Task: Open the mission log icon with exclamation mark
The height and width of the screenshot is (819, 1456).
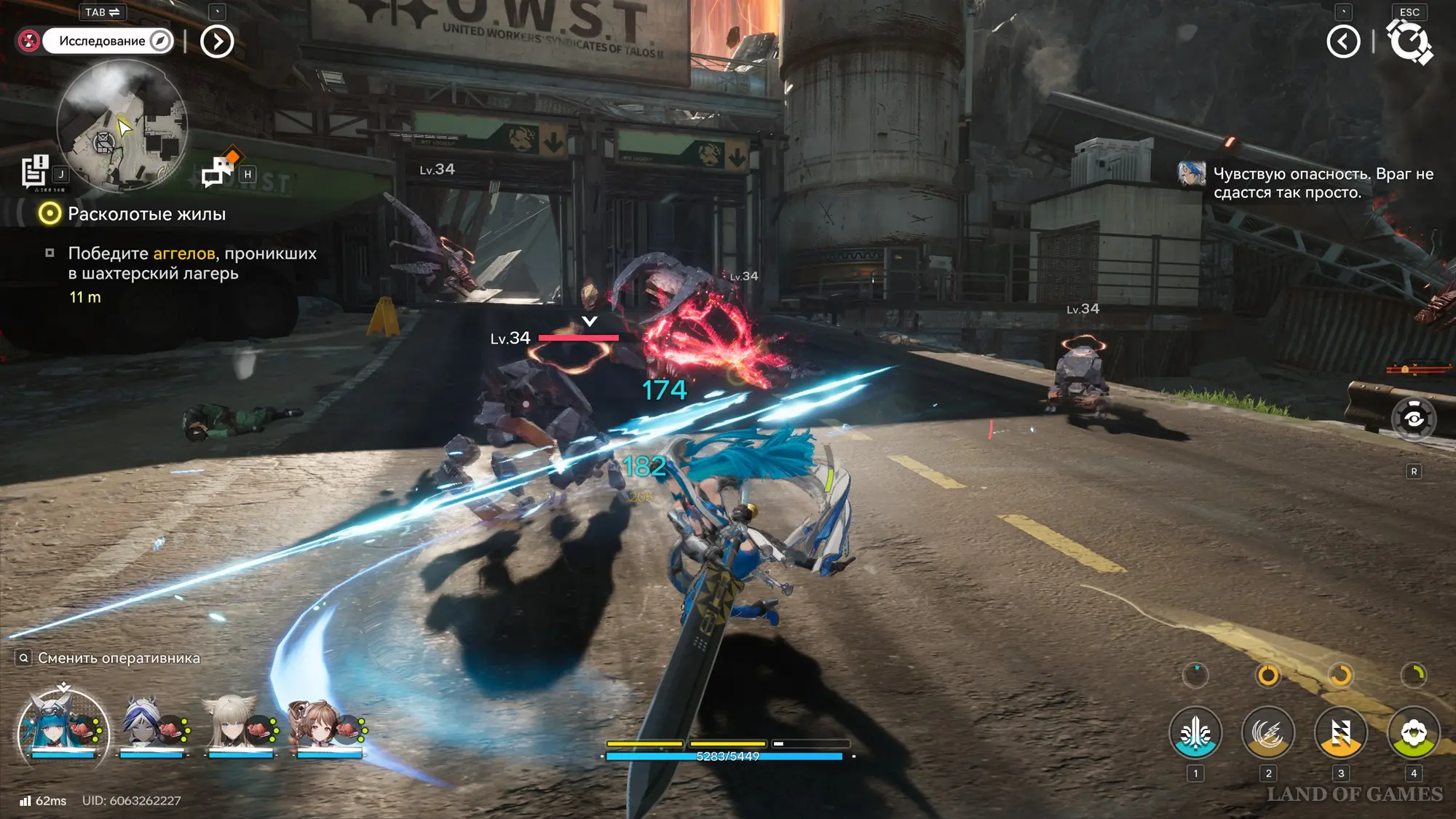Action: (x=34, y=172)
